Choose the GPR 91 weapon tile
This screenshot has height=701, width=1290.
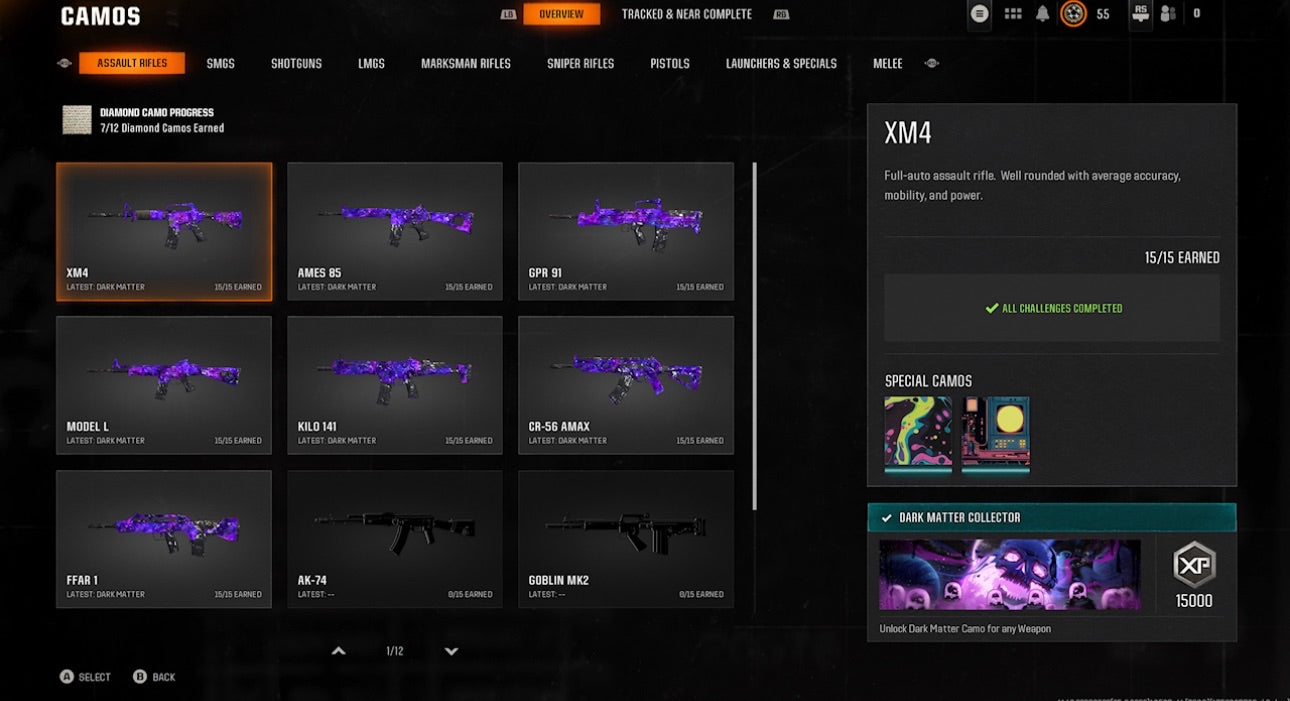tap(626, 231)
